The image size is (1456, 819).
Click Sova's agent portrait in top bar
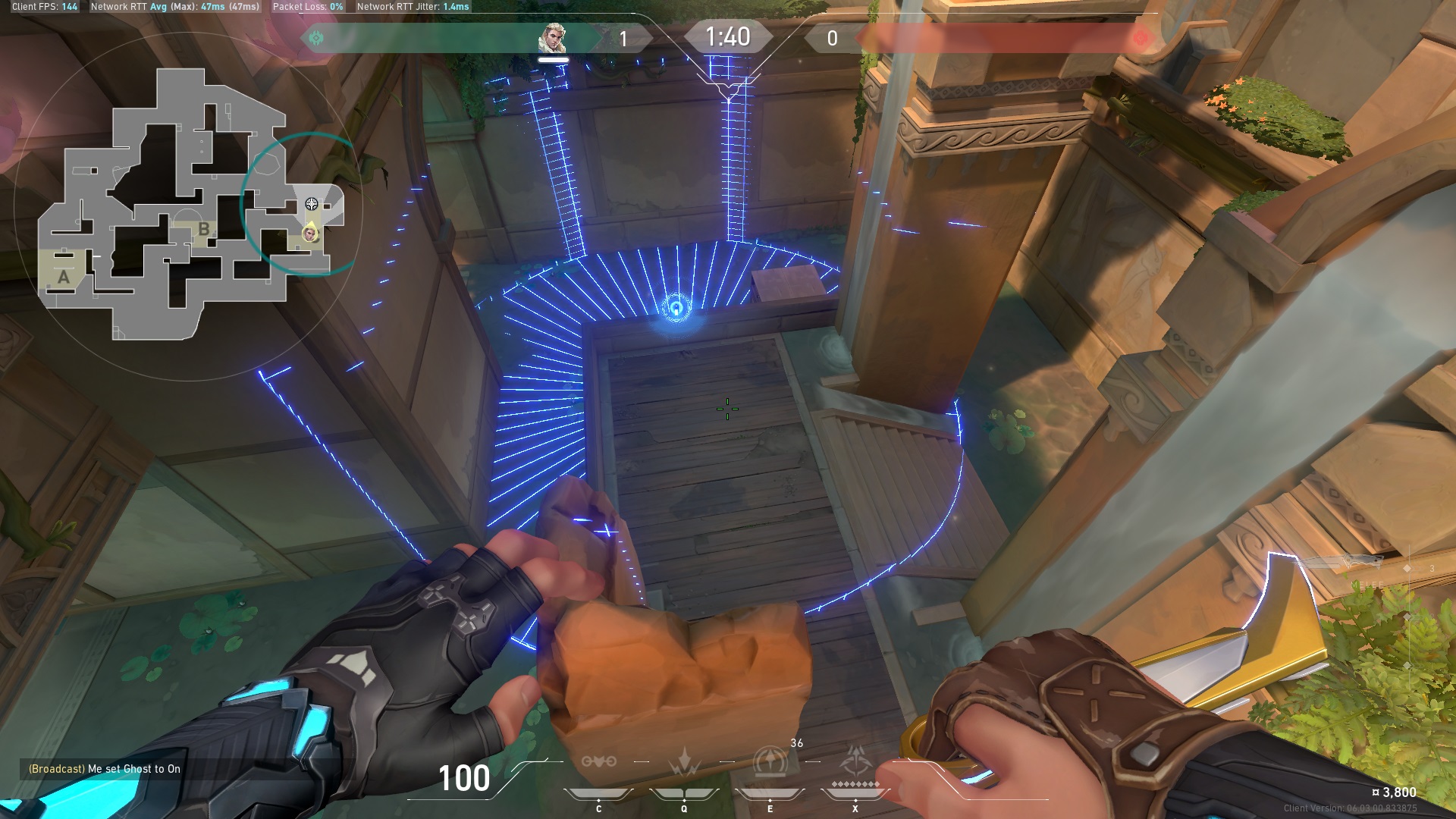[552, 38]
